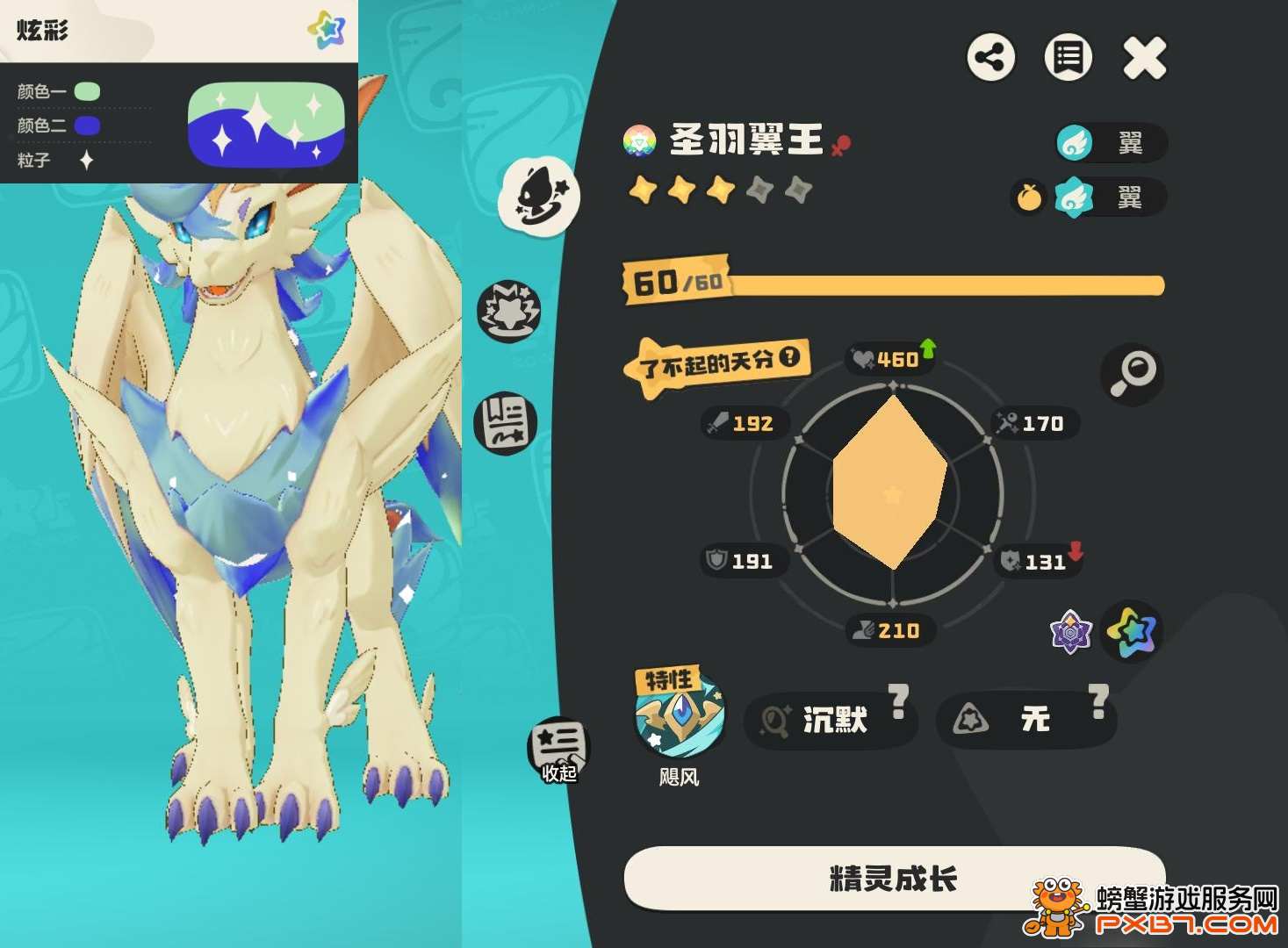1288x948 pixels.
Task: Open the share button
Action: coord(991,59)
